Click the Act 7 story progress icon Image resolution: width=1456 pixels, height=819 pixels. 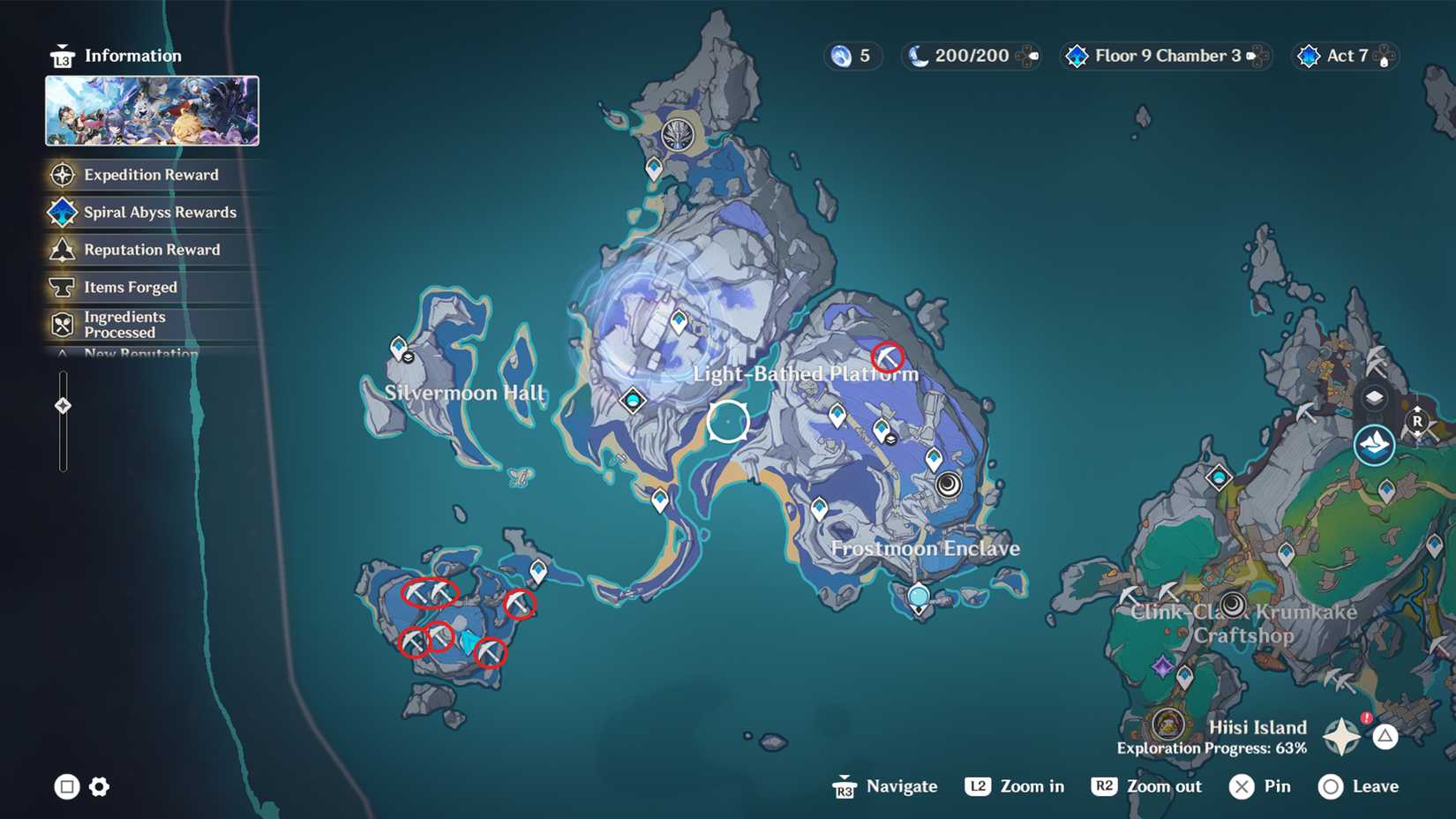[1344, 55]
